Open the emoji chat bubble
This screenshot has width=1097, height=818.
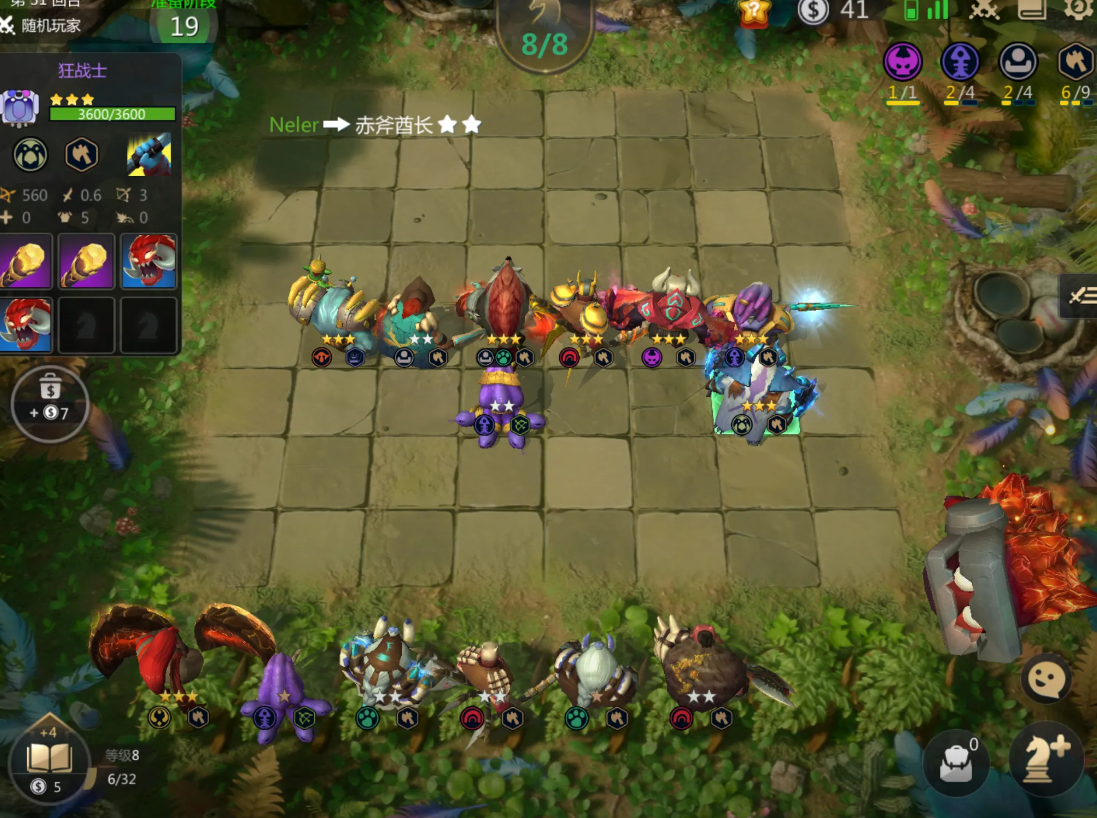1047,679
